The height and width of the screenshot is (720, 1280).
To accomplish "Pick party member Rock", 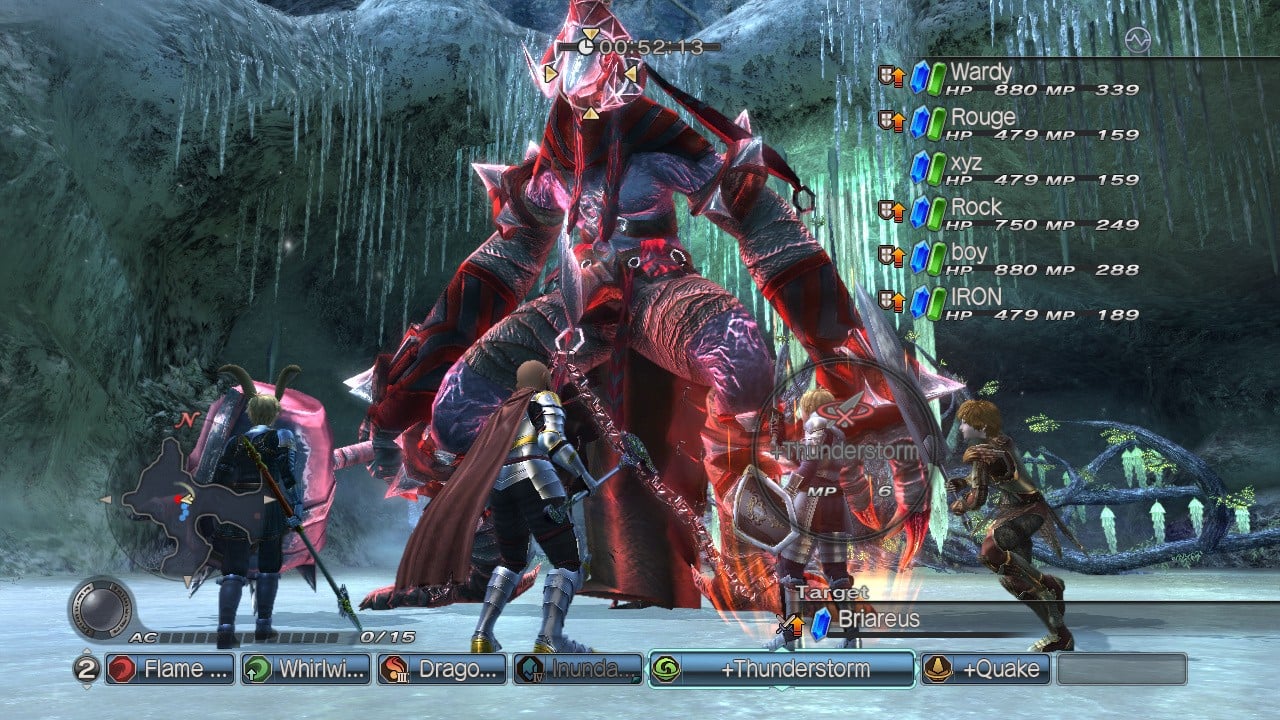I will (x=976, y=208).
